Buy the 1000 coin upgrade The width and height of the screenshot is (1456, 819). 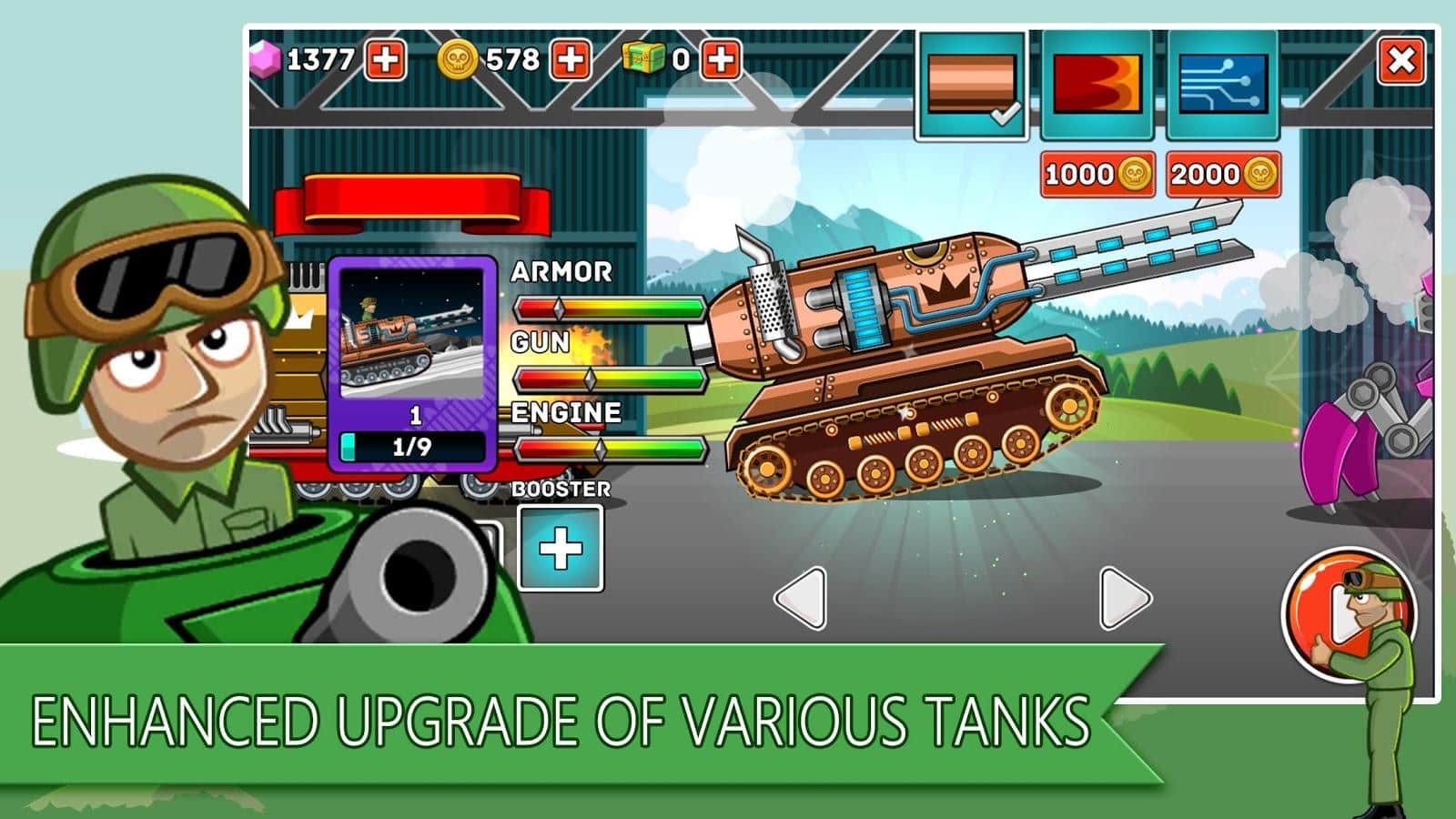[x=1096, y=173]
